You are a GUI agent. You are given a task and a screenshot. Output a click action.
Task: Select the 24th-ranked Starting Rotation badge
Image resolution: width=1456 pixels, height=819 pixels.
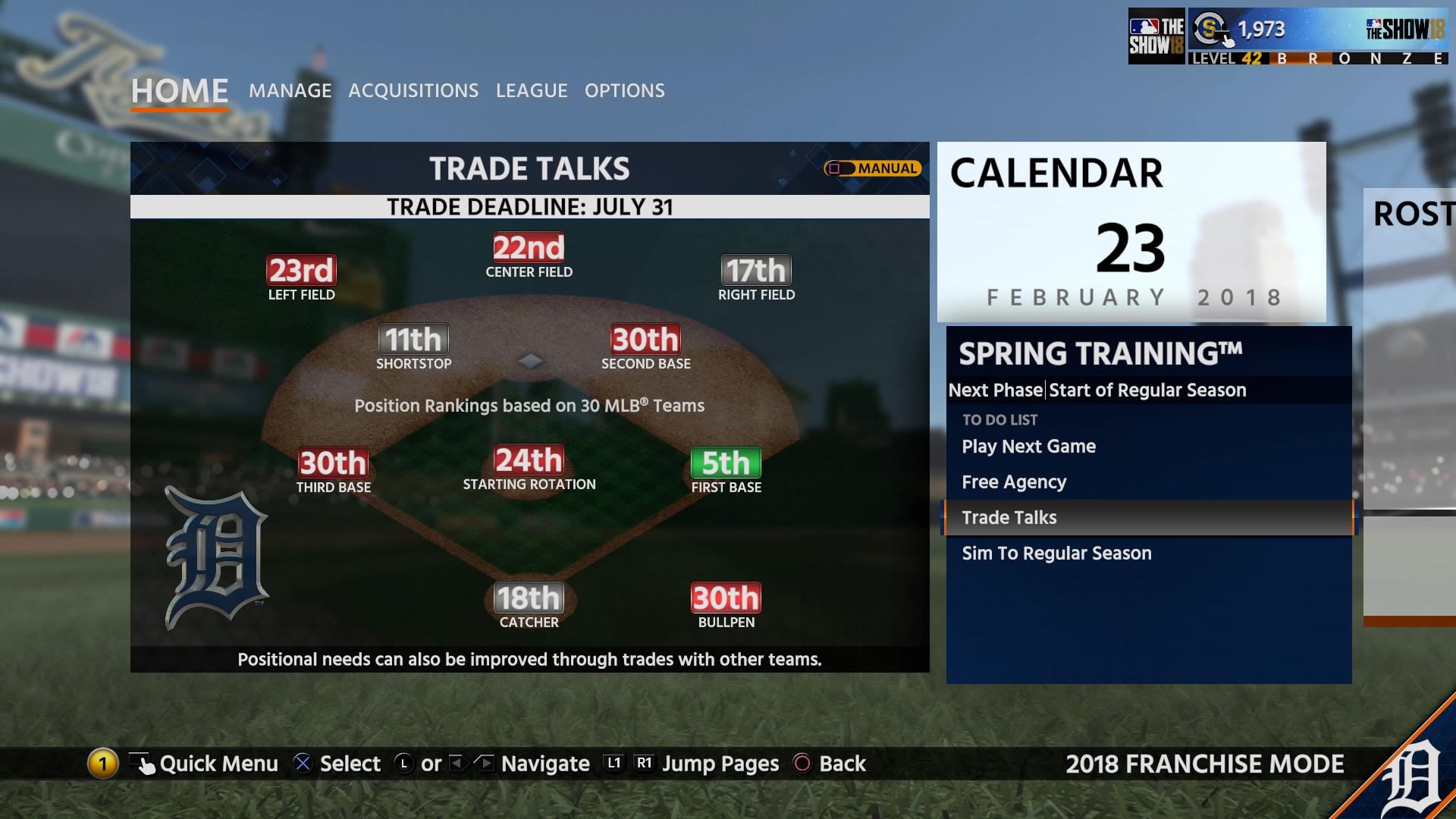click(529, 461)
